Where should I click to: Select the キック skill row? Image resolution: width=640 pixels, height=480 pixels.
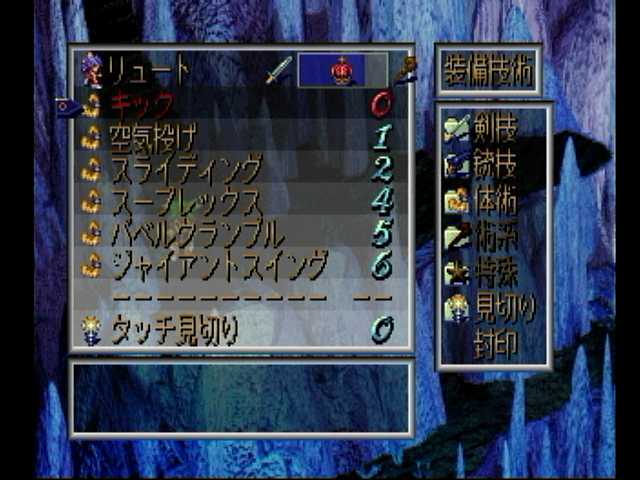[x=142, y=104]
